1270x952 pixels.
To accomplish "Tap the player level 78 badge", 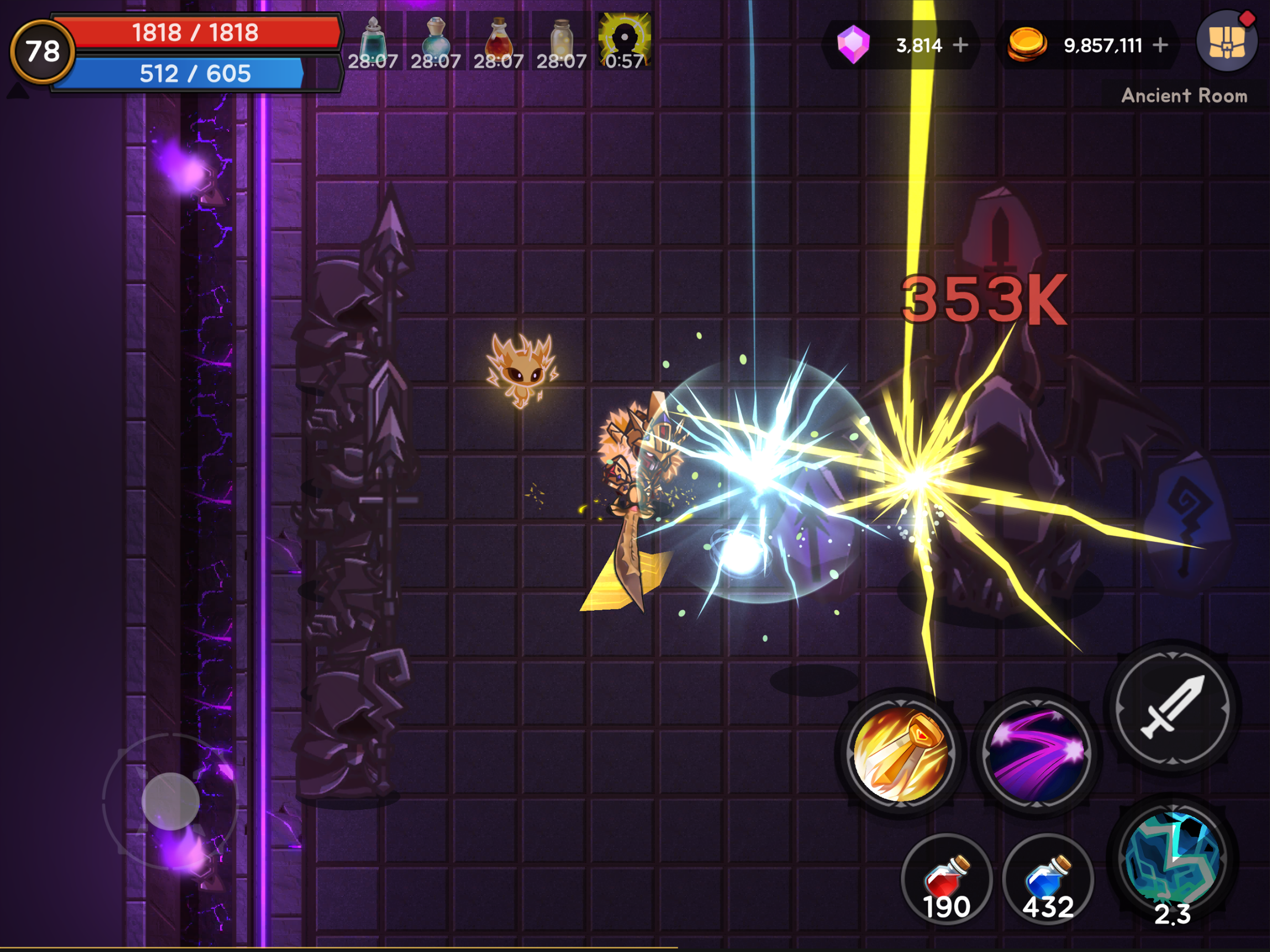I will pos(43,53).
